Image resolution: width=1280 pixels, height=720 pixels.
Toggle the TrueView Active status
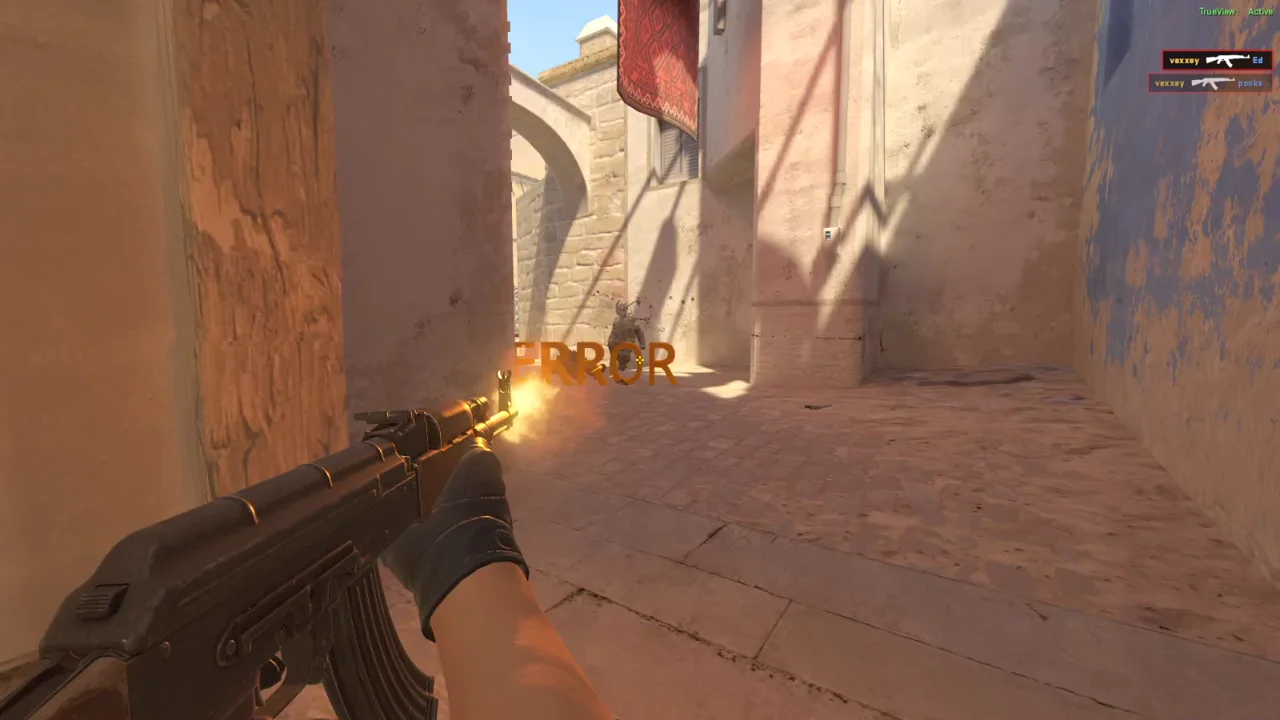coord(1236,11)
